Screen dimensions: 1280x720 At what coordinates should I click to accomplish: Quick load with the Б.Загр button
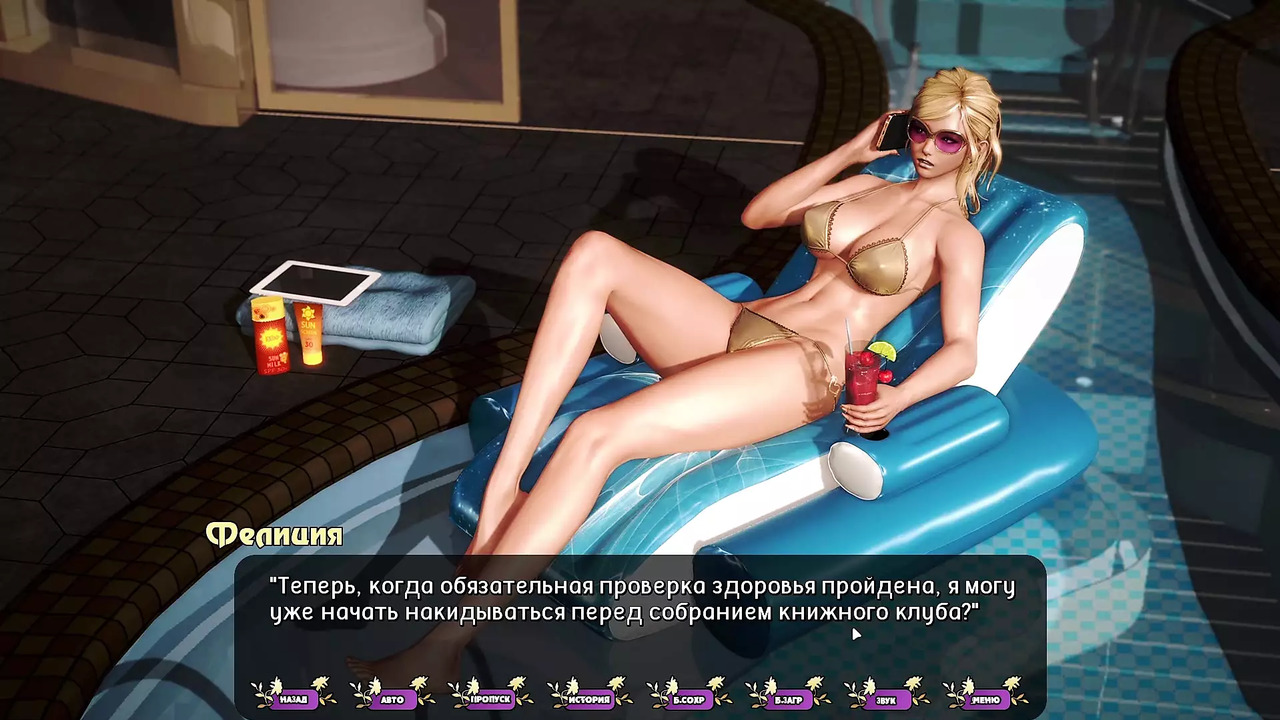(788, 698)
